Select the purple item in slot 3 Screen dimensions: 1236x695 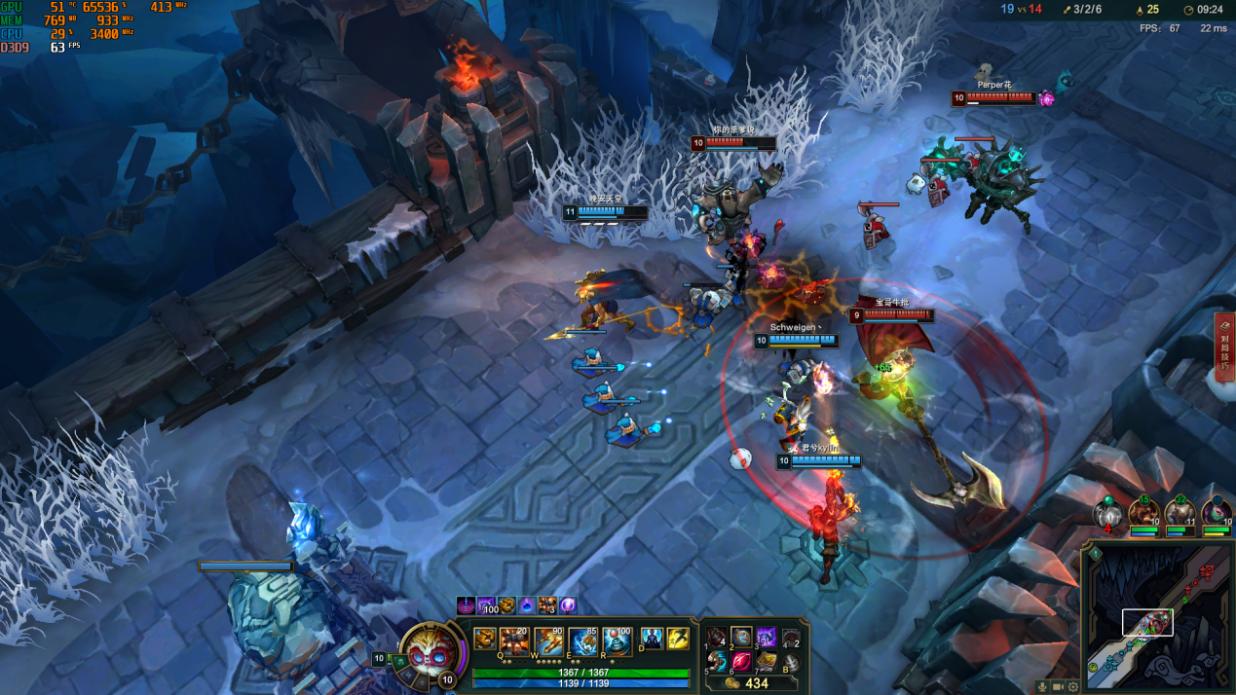766,636
